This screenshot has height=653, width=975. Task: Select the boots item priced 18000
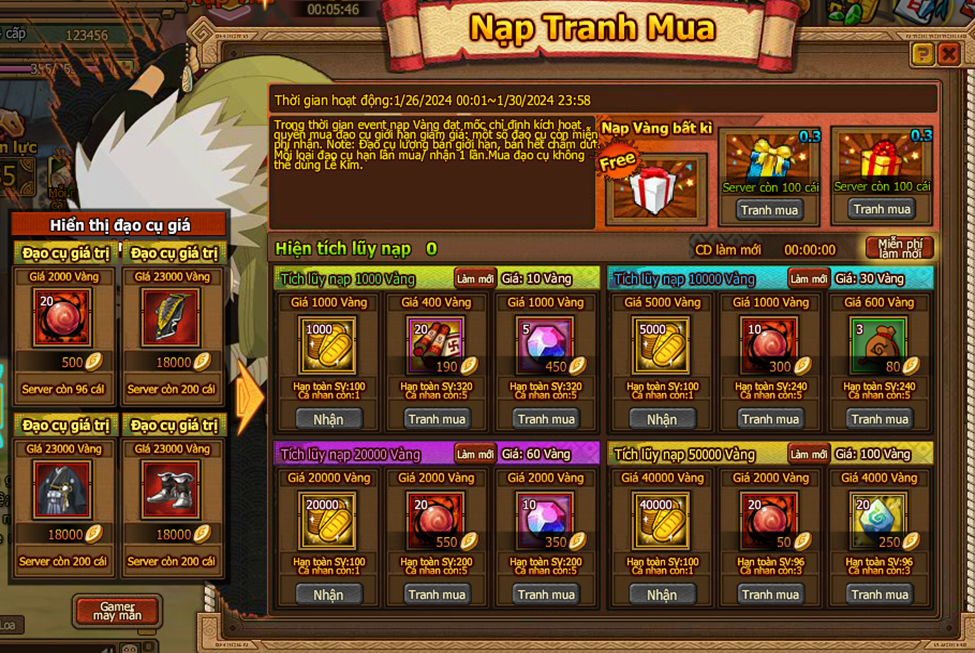pyautogui.click(x=171, y=490)
